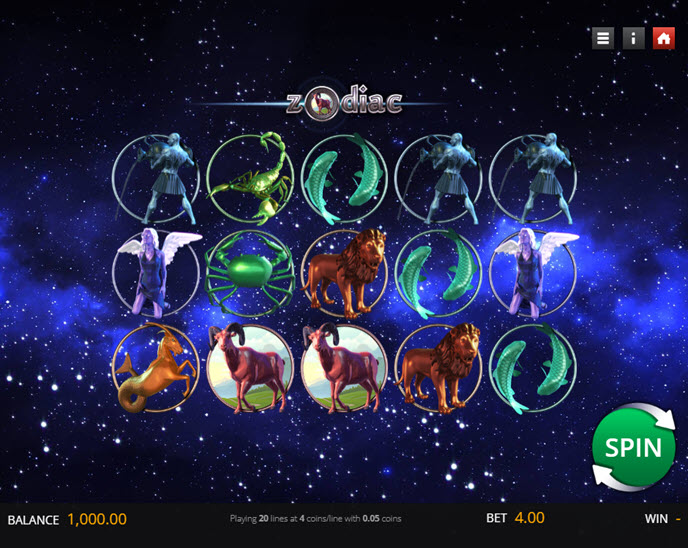
Task: Open the hamburger menu icon
Action: pos(602,38)
